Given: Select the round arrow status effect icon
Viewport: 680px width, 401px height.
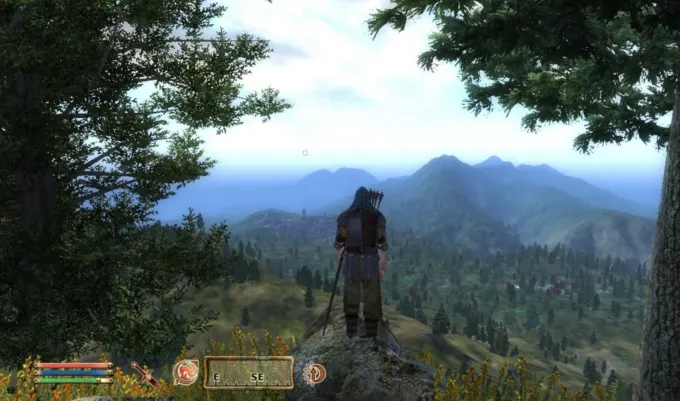Looking at the screenshot, I should point(314,373).
